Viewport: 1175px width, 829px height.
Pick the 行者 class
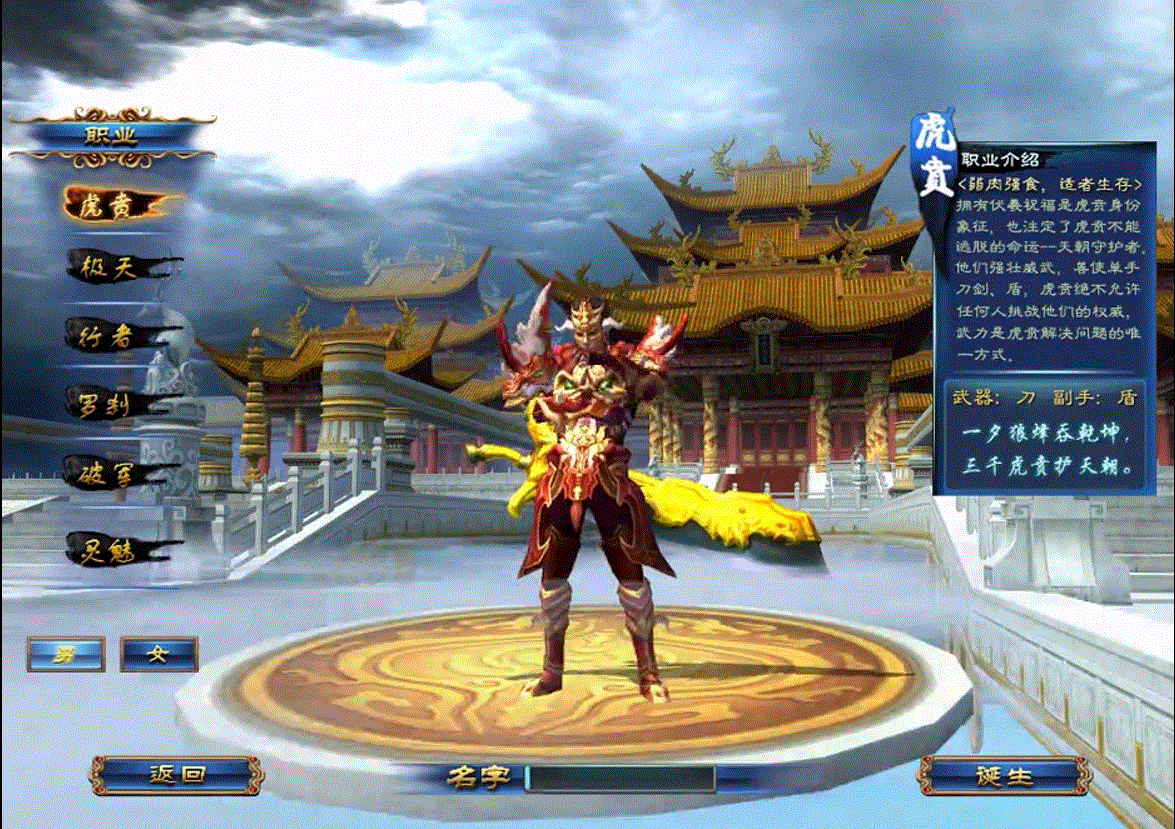(x=113, y=336)
